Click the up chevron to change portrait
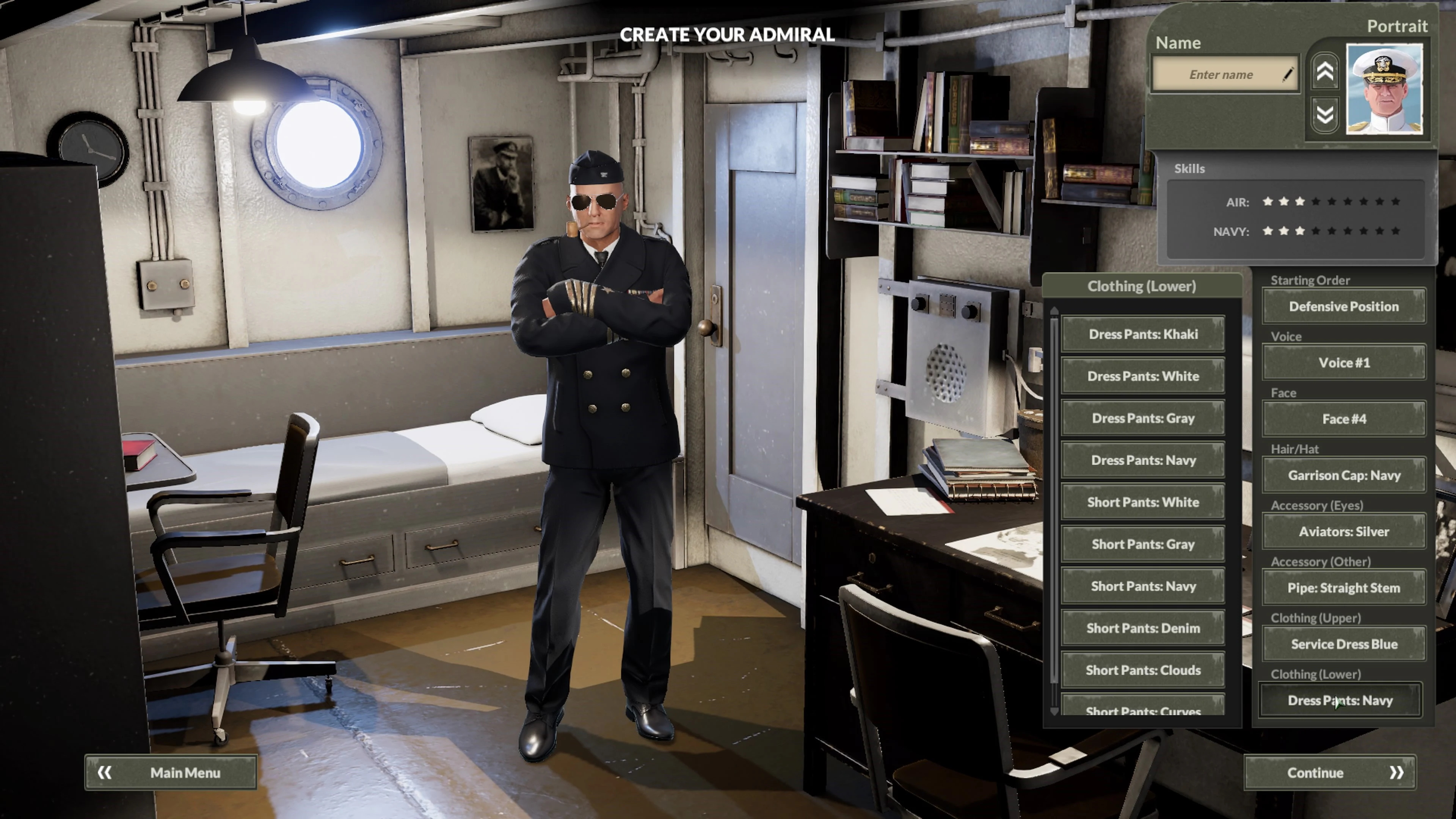 pos(1324,72)
